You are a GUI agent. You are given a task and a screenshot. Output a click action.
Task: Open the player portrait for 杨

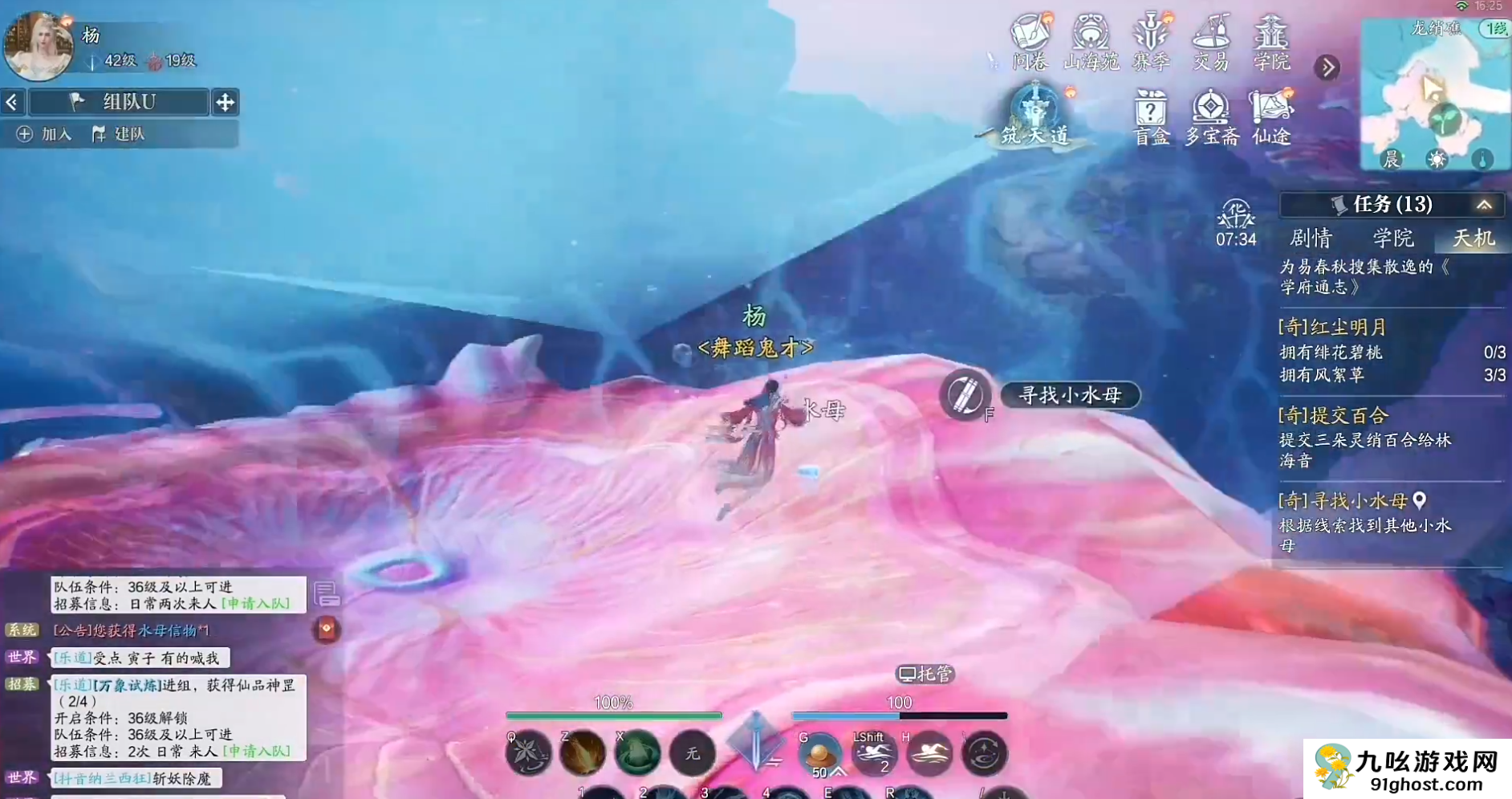[x=38, y=46]
